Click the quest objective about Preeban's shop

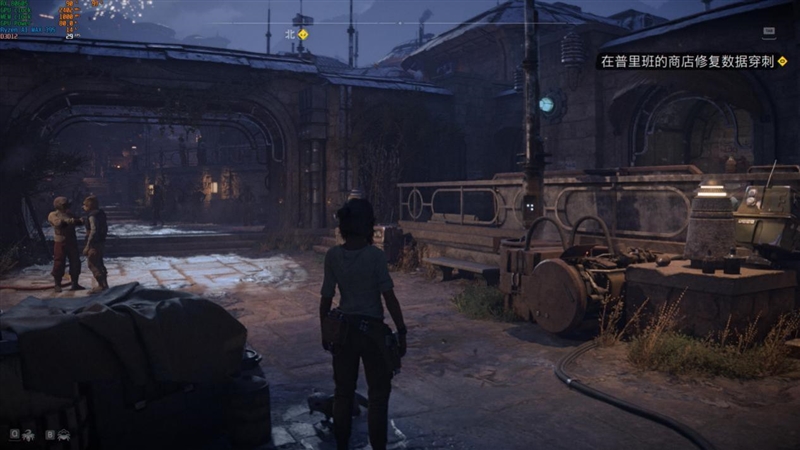[686, 61]
